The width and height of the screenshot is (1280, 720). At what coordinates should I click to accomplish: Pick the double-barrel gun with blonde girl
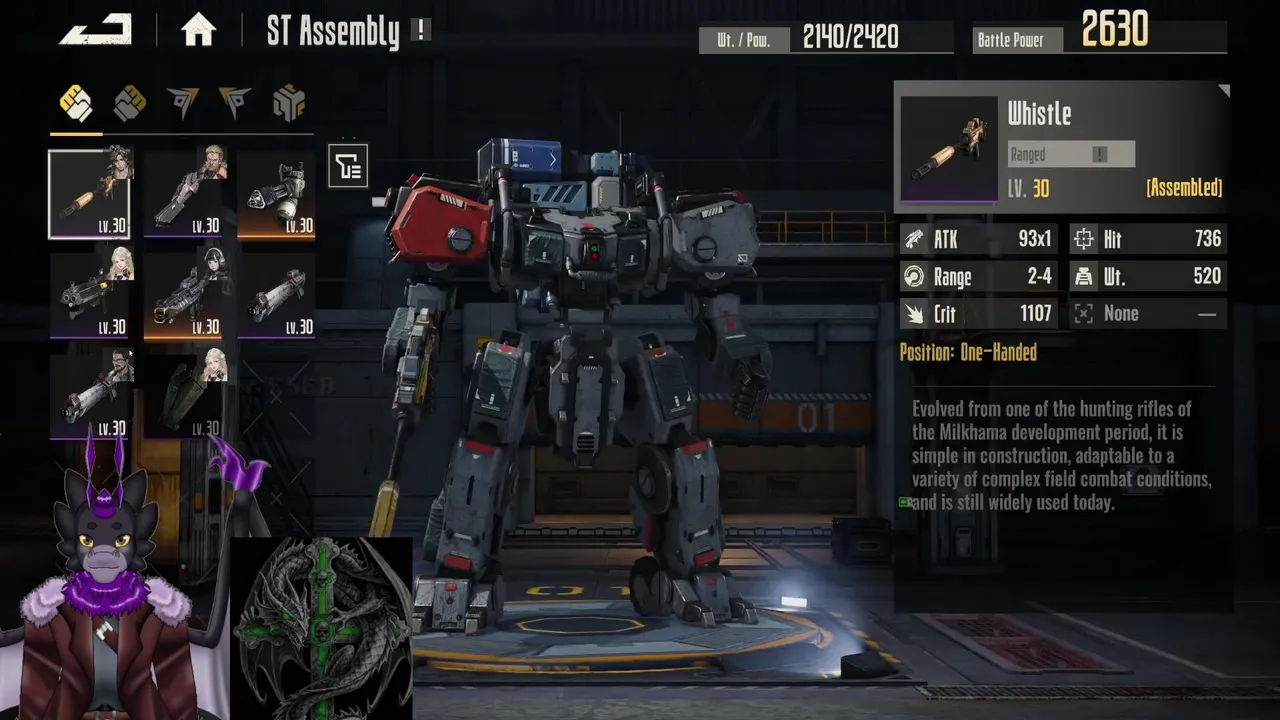pos(90,295)
